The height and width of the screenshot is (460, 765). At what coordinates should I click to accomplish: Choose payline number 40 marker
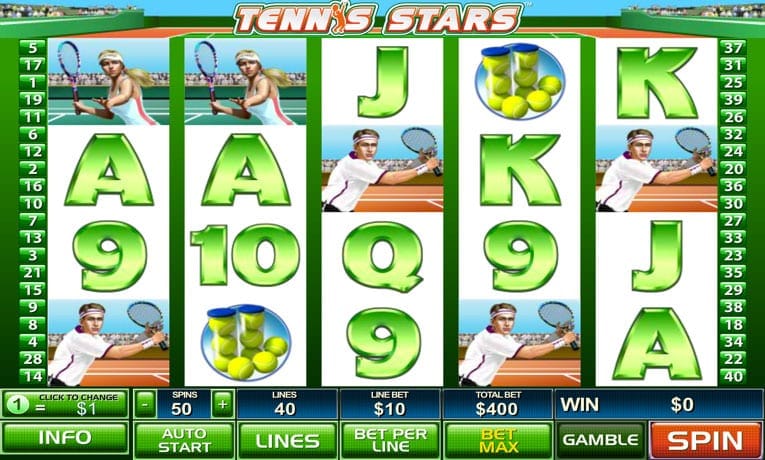735,376
